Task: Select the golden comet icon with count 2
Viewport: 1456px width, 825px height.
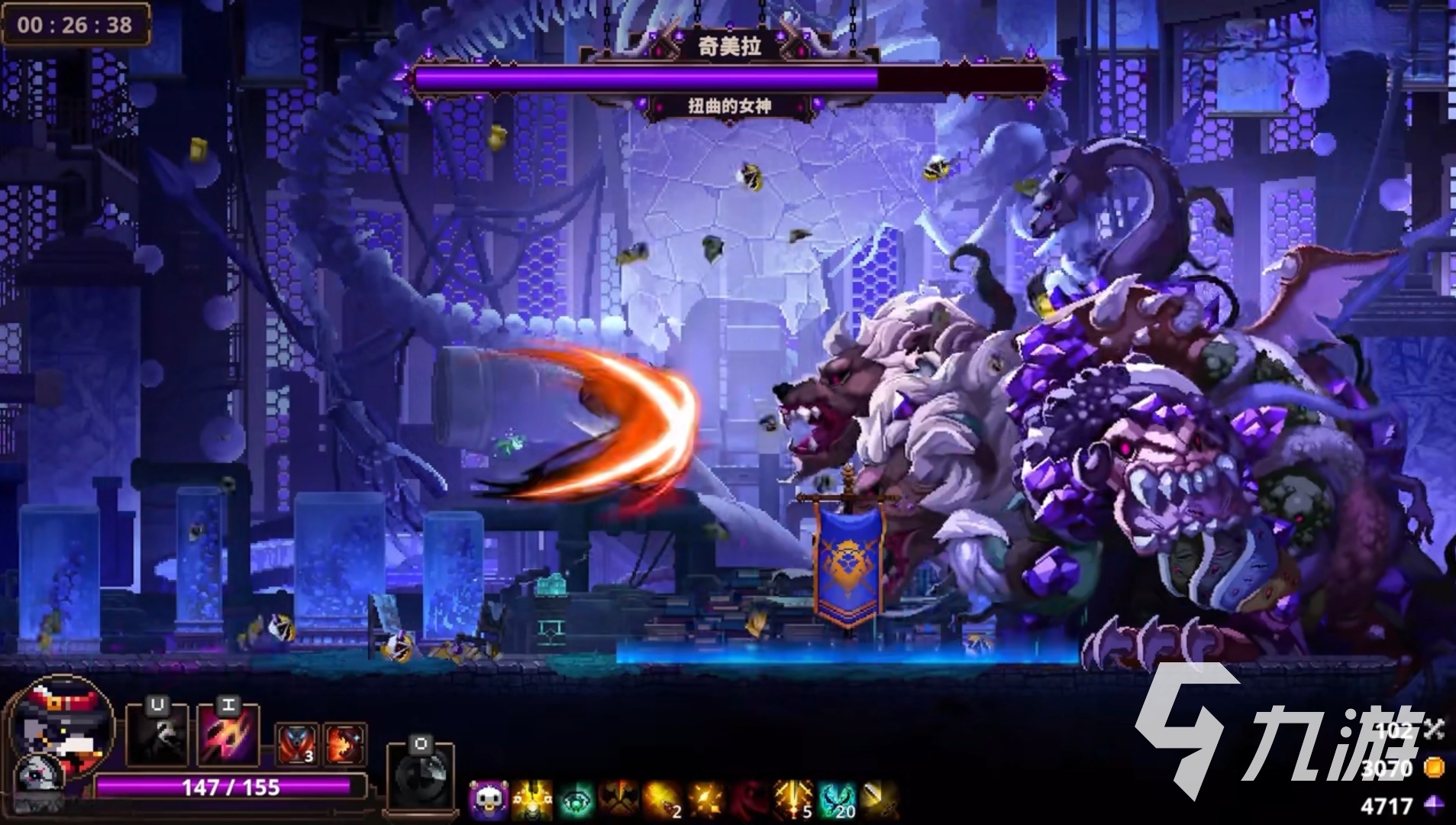Action: [x=663, y=800]
